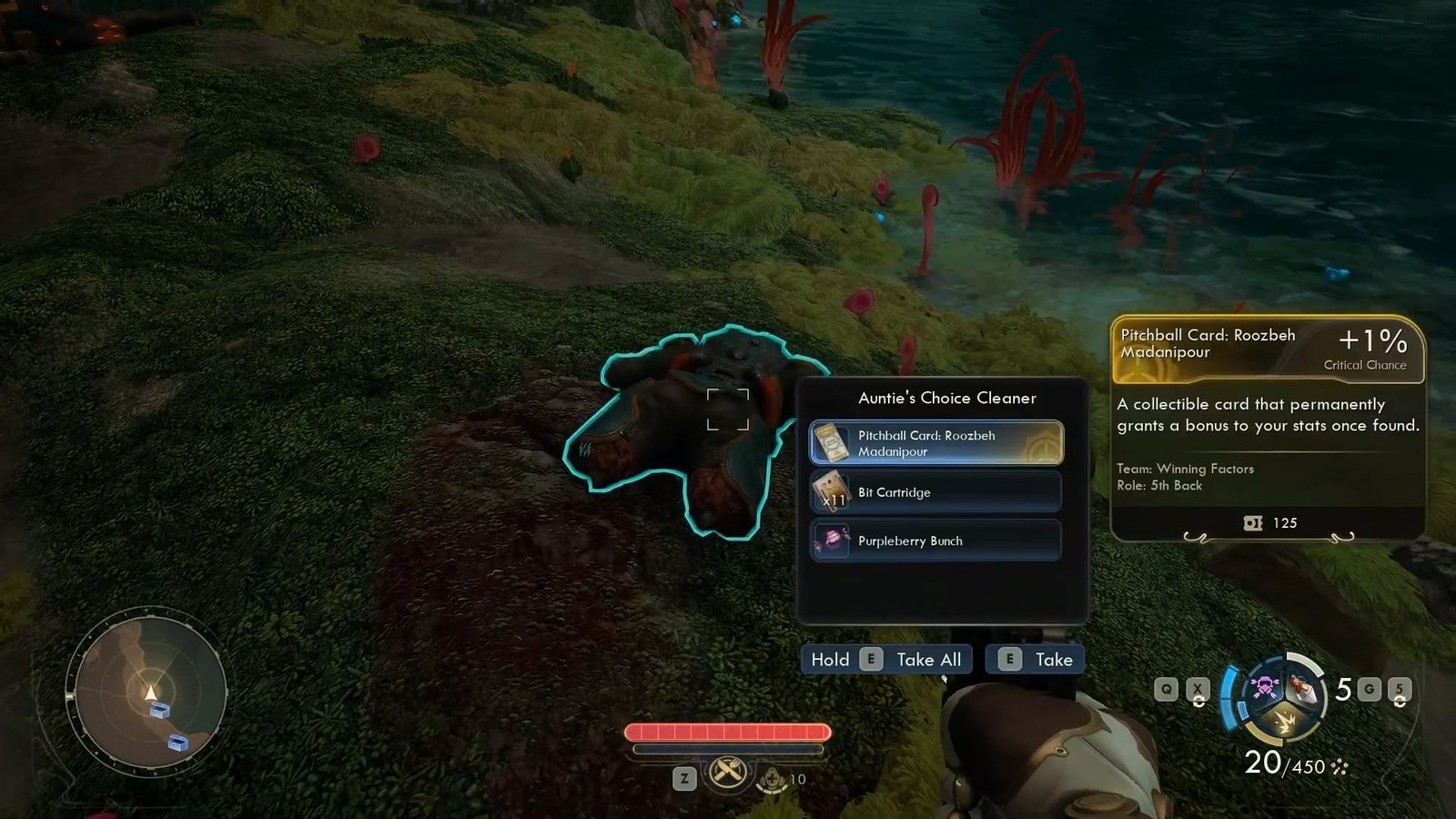The image size is (1456, 819).
Task: Pick the Purpleberry Bunch loot entry
Action: [x=935, y=541]
